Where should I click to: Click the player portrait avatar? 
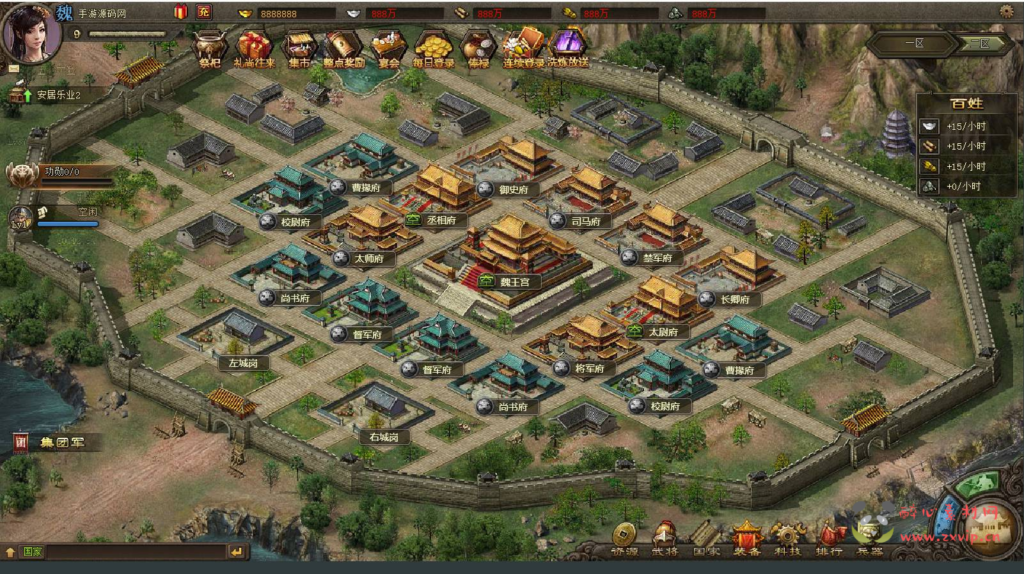point(31,32)
